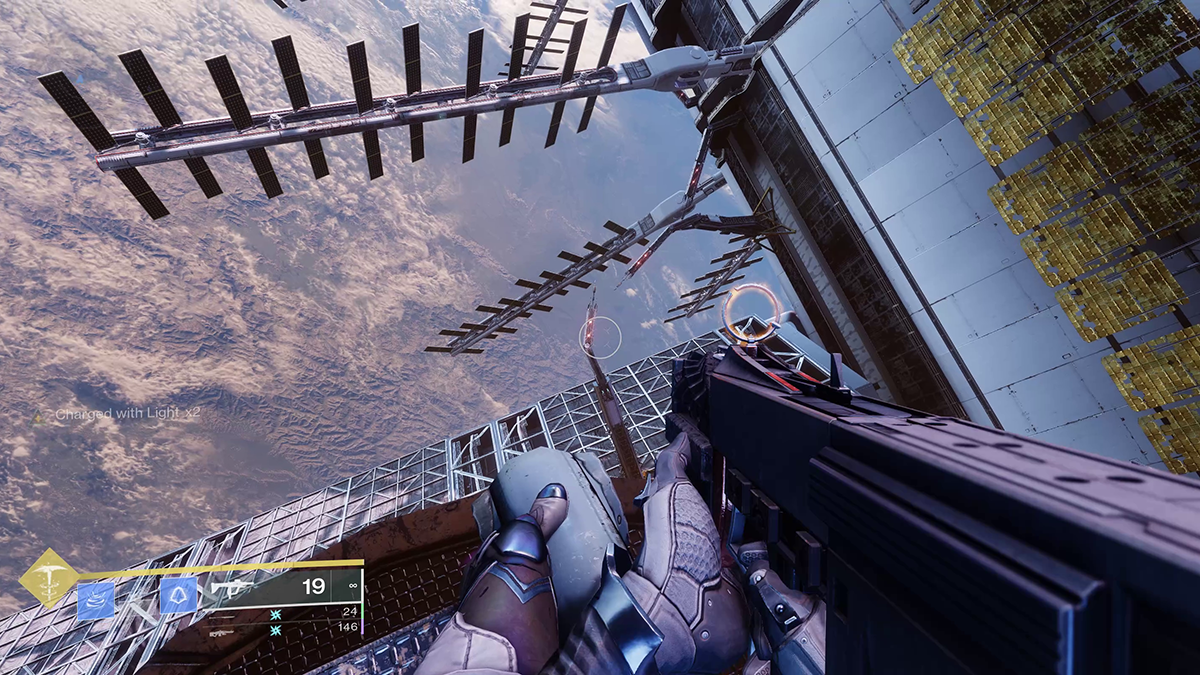1200x675 pixels.
Task: Trigger the blue class ability icon
Action: click(177, 596)
